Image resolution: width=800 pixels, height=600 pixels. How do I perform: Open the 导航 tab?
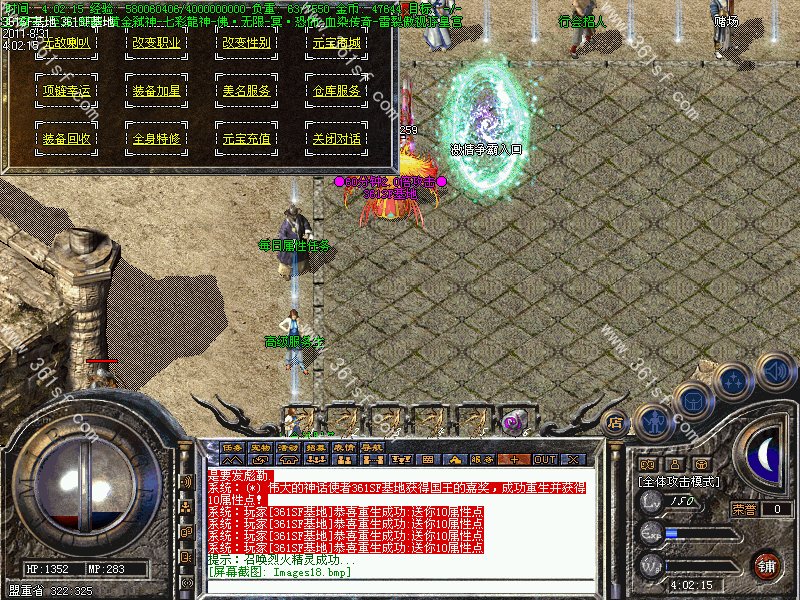pos(372,447)
